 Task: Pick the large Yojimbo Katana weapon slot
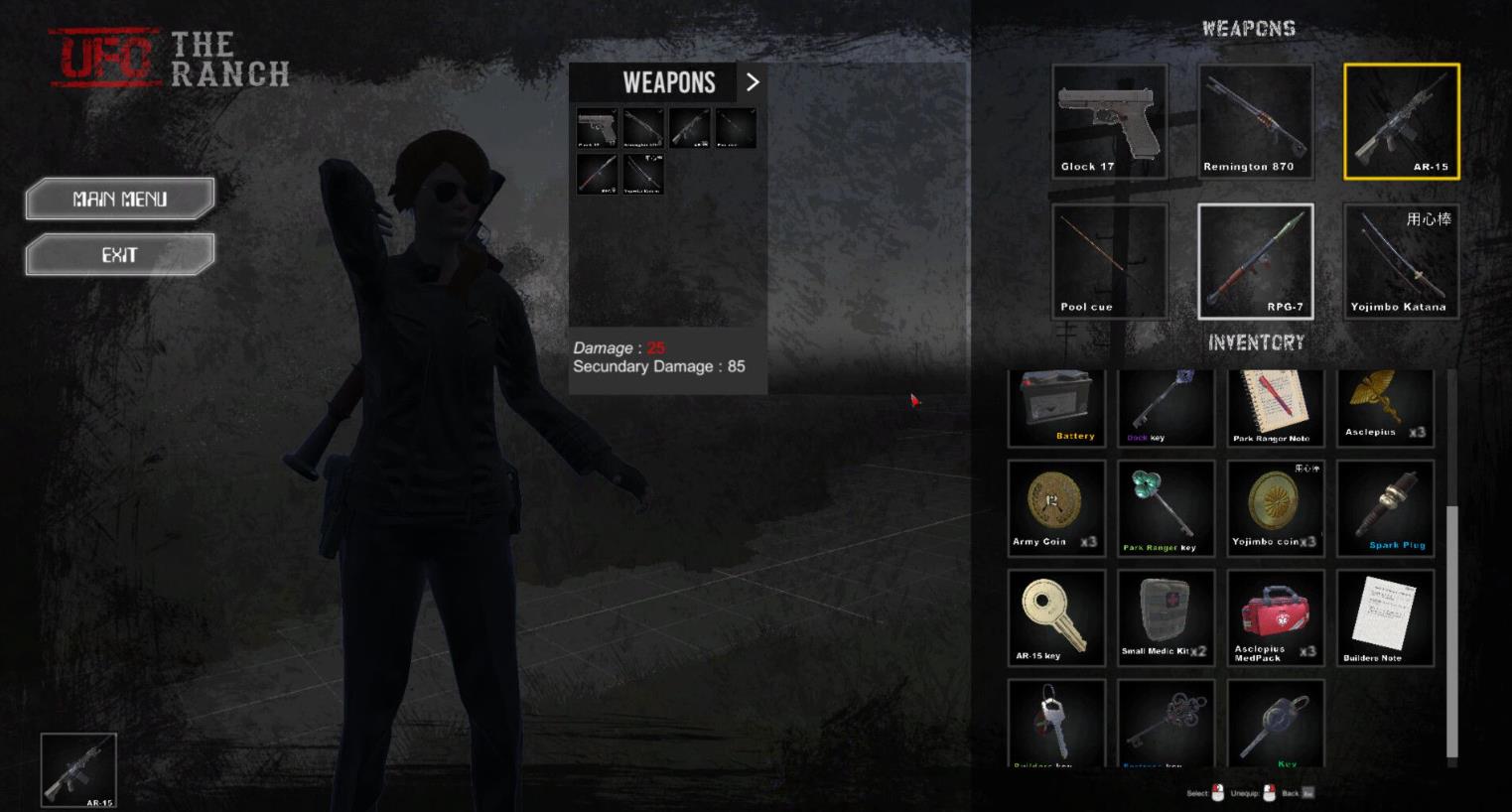point(1401,261)
